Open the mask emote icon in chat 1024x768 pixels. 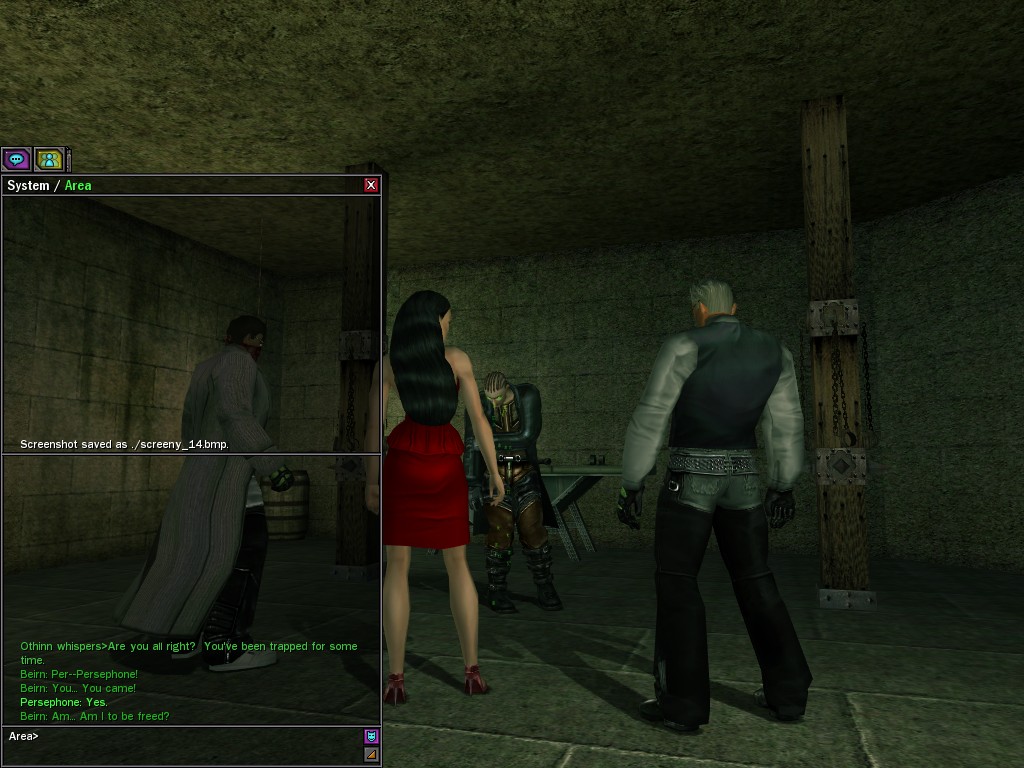click(x=371, y=737)
